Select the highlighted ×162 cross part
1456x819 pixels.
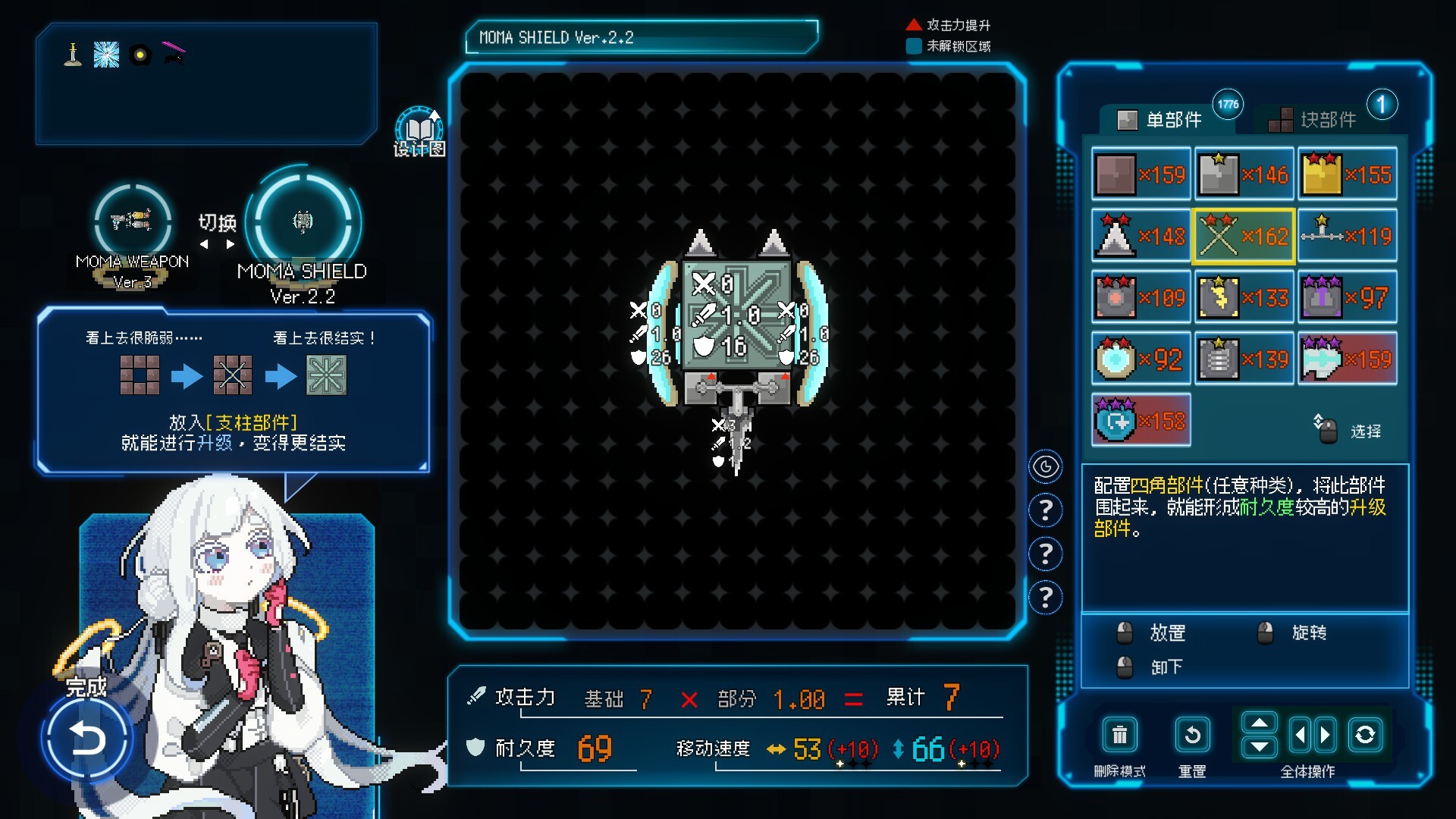(x=1244, y=236)
